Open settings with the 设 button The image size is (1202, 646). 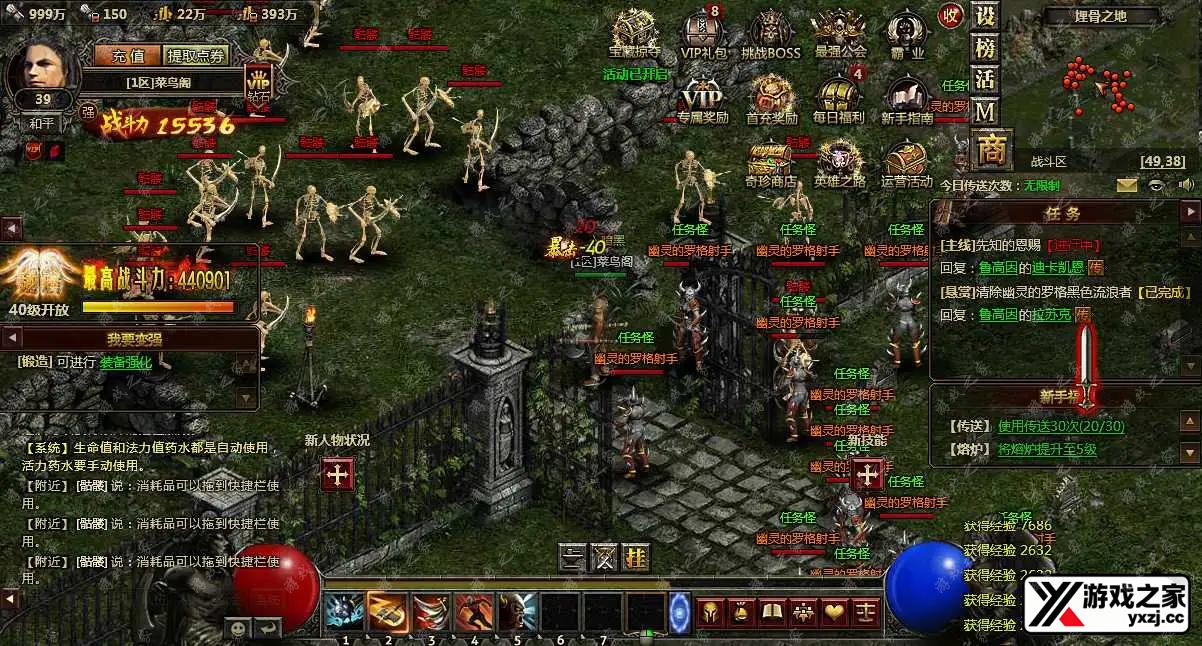[986, 16]
